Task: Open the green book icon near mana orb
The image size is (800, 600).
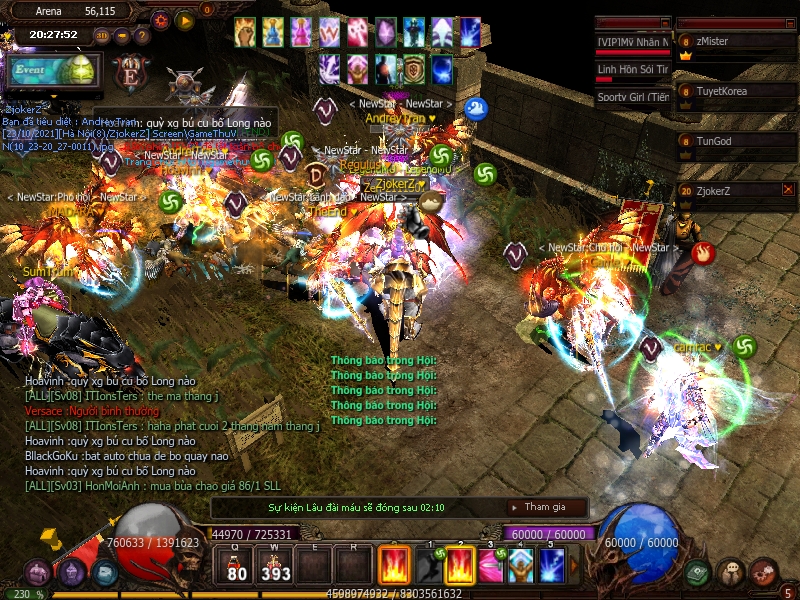Action: coord(698,573)
